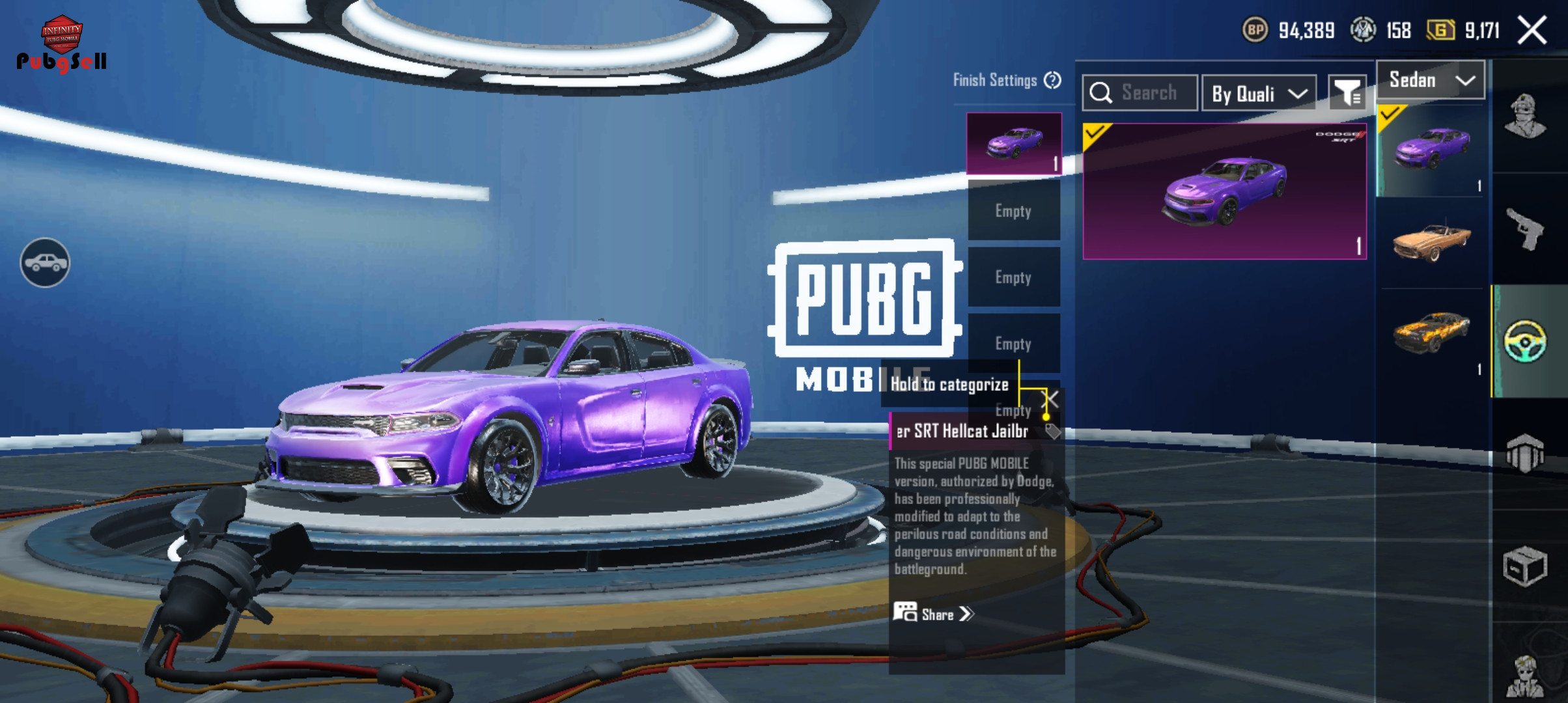Click the Search field
1568x703 pixels.
tap(1140, 93)
